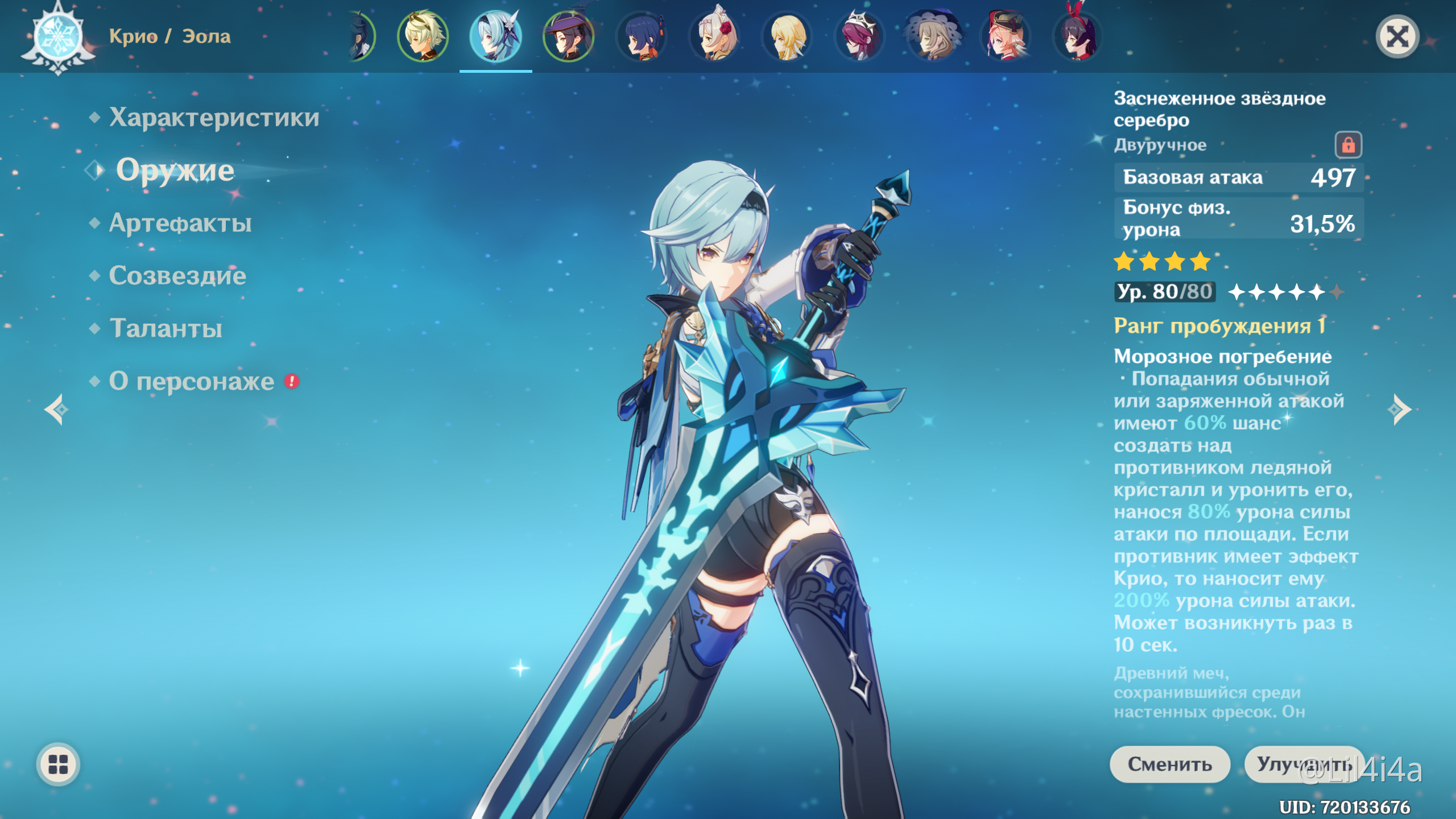Show the Таланты (Talents) section
The height and width of the screenshot is (819, 1456).
tap(166, 328)
